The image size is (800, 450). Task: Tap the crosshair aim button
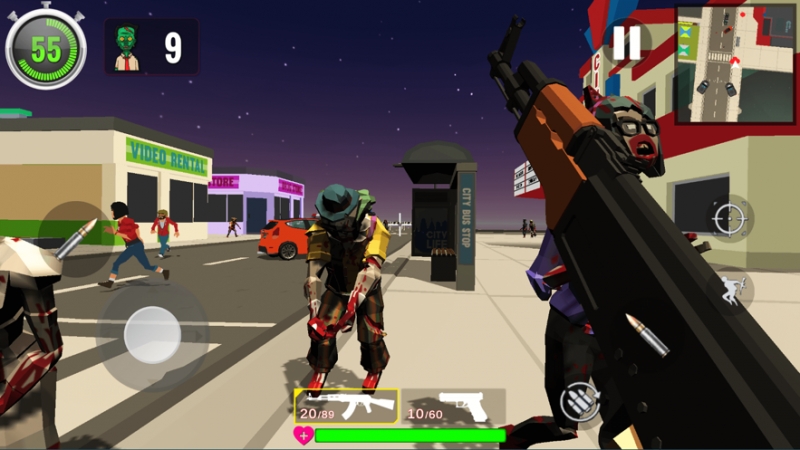tap(730, 218)
